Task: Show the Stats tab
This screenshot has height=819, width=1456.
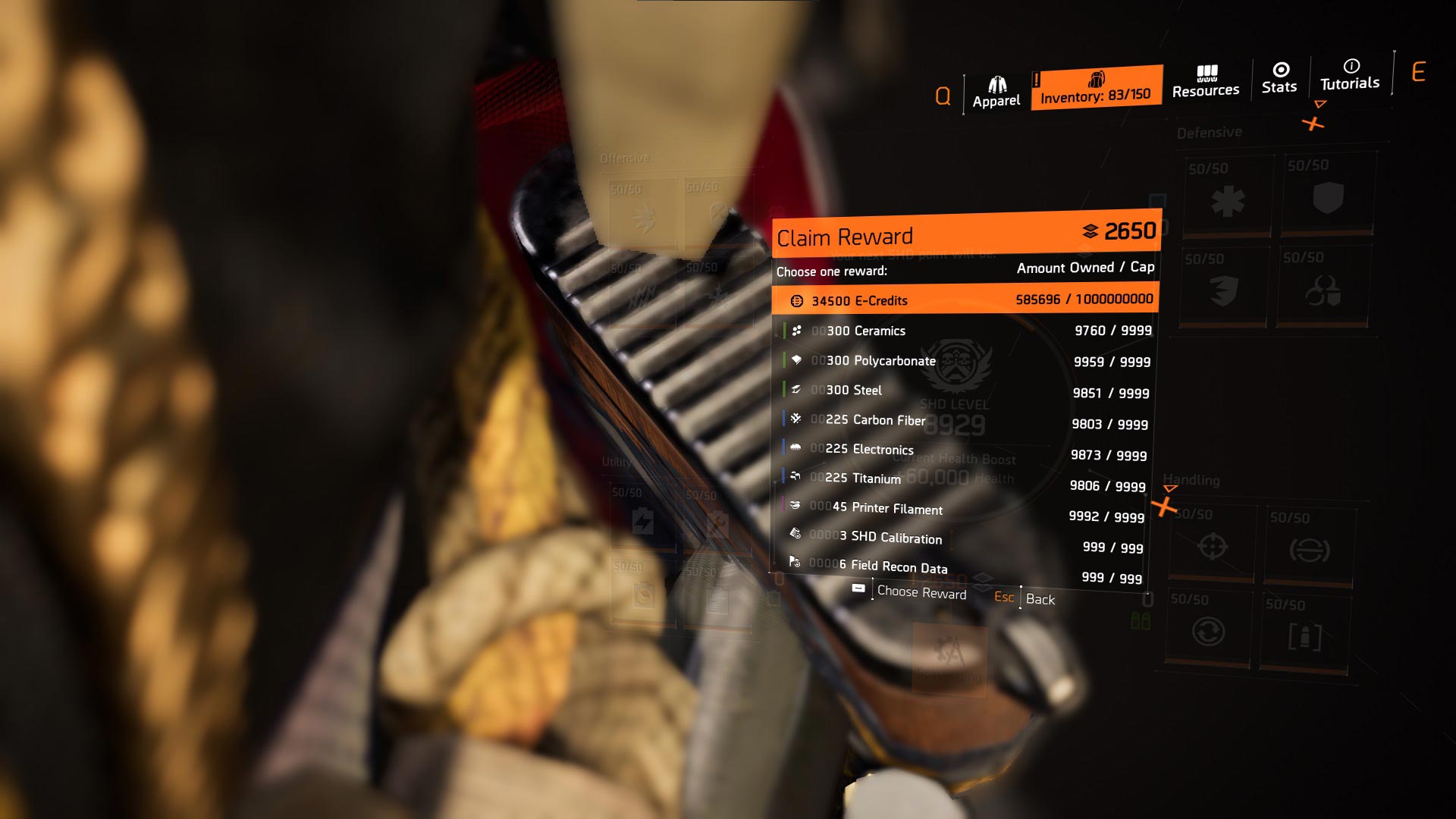Action: 1279,78
